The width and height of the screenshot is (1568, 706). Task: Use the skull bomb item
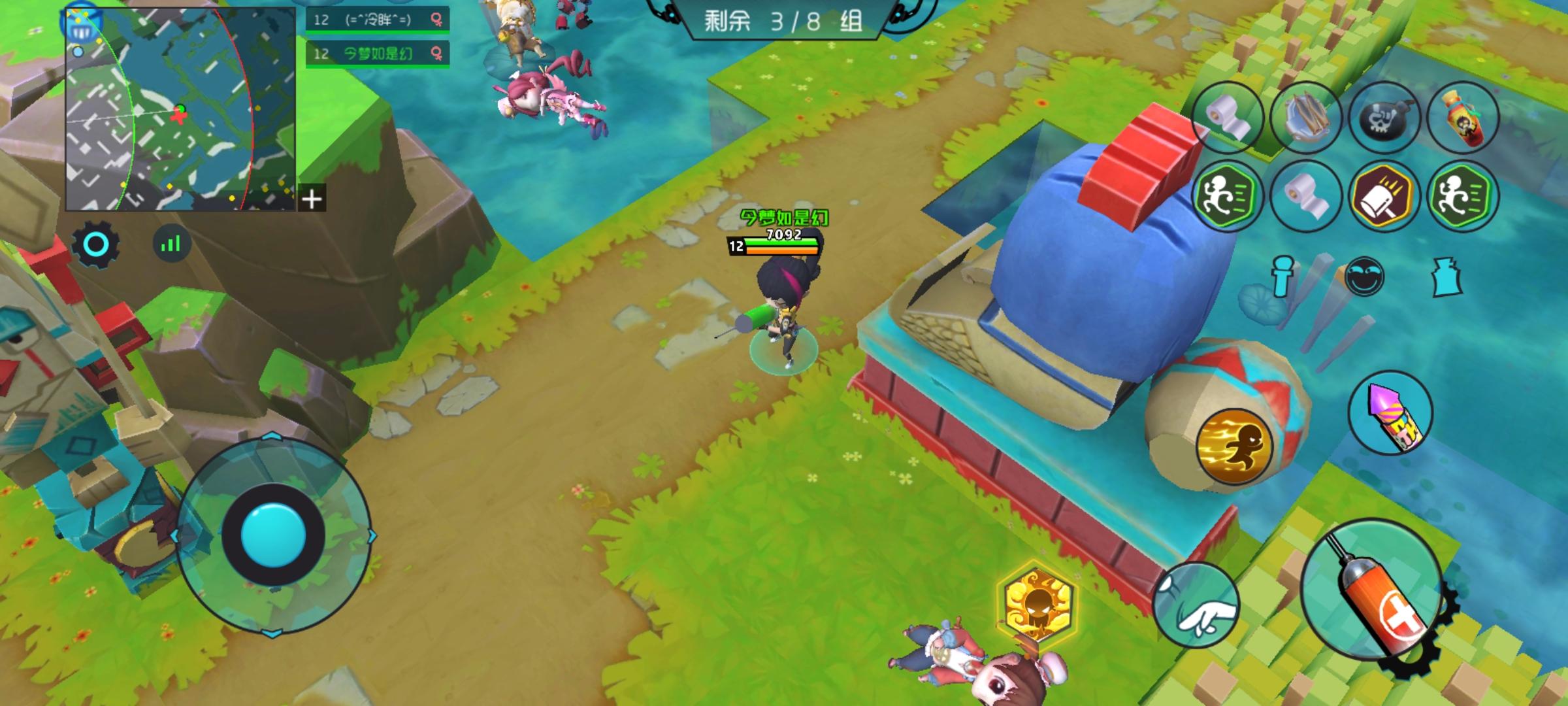click(x=1388, y=118)
